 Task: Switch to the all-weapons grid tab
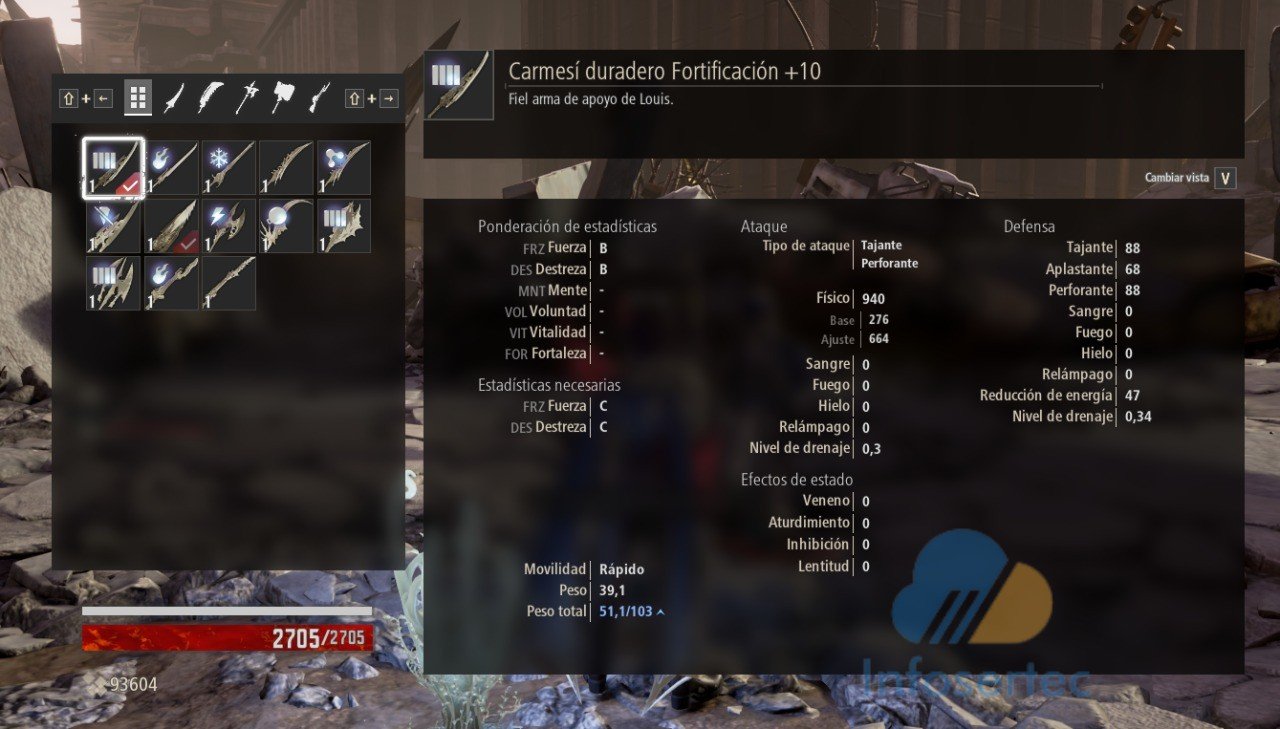point(138,98)
